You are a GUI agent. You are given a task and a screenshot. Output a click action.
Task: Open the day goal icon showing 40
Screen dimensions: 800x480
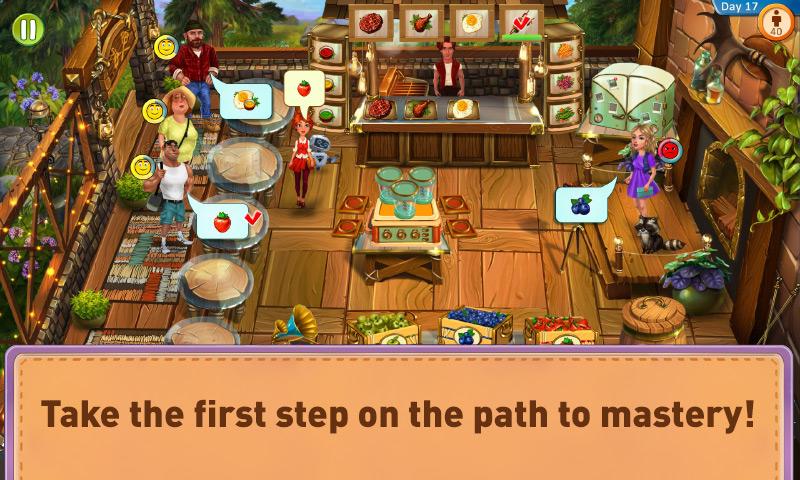pyautogui.click(x=776, y=23)
